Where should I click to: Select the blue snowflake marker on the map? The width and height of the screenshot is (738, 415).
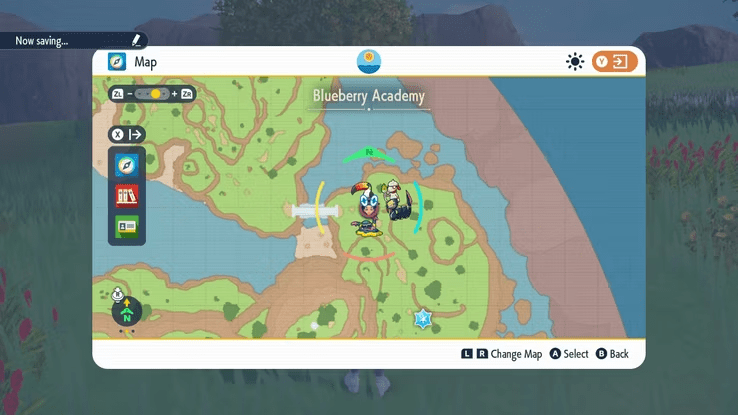pos(423,319)
